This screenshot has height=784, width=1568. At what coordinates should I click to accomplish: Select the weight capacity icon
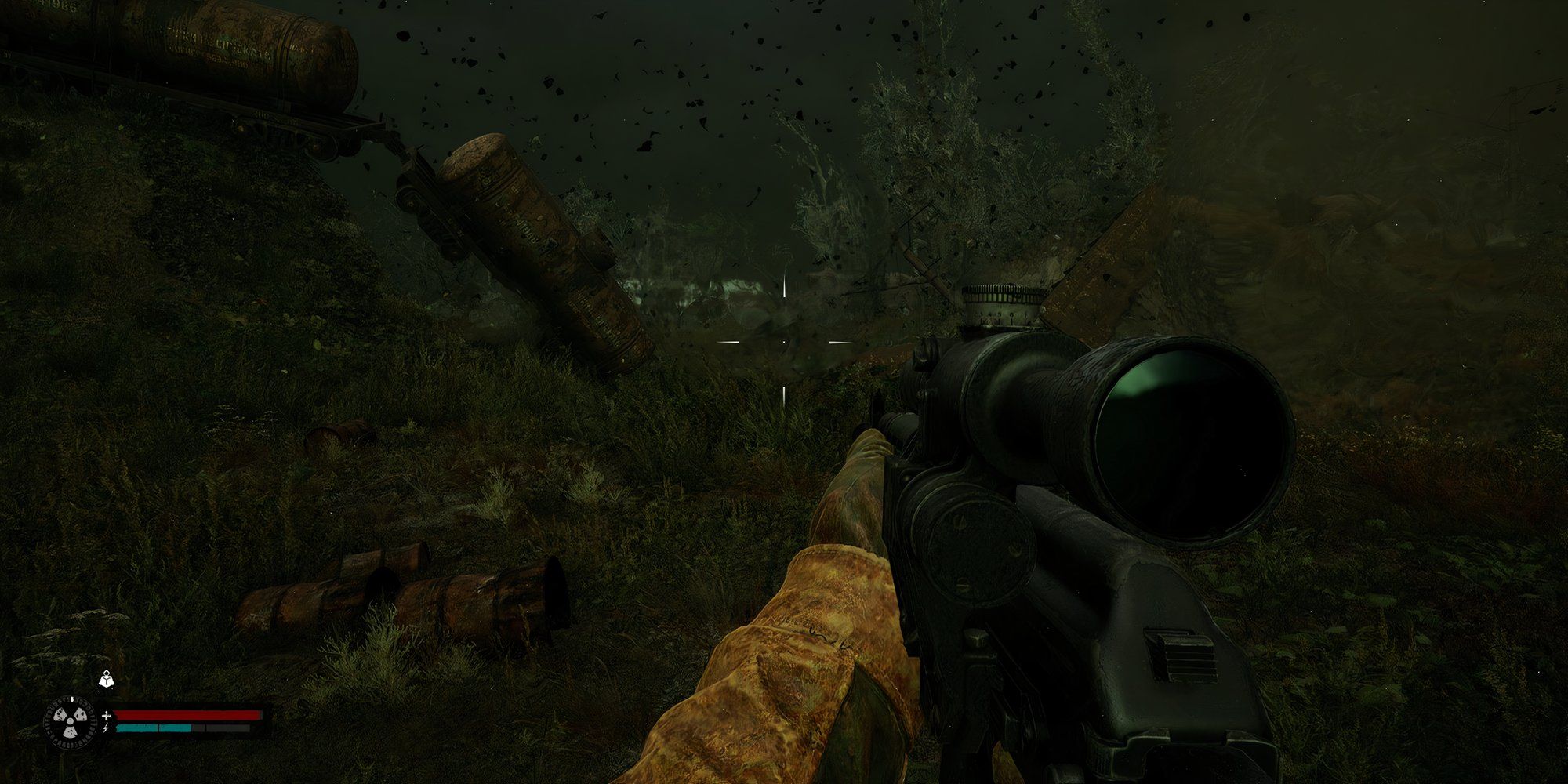(x=107, y=681)
